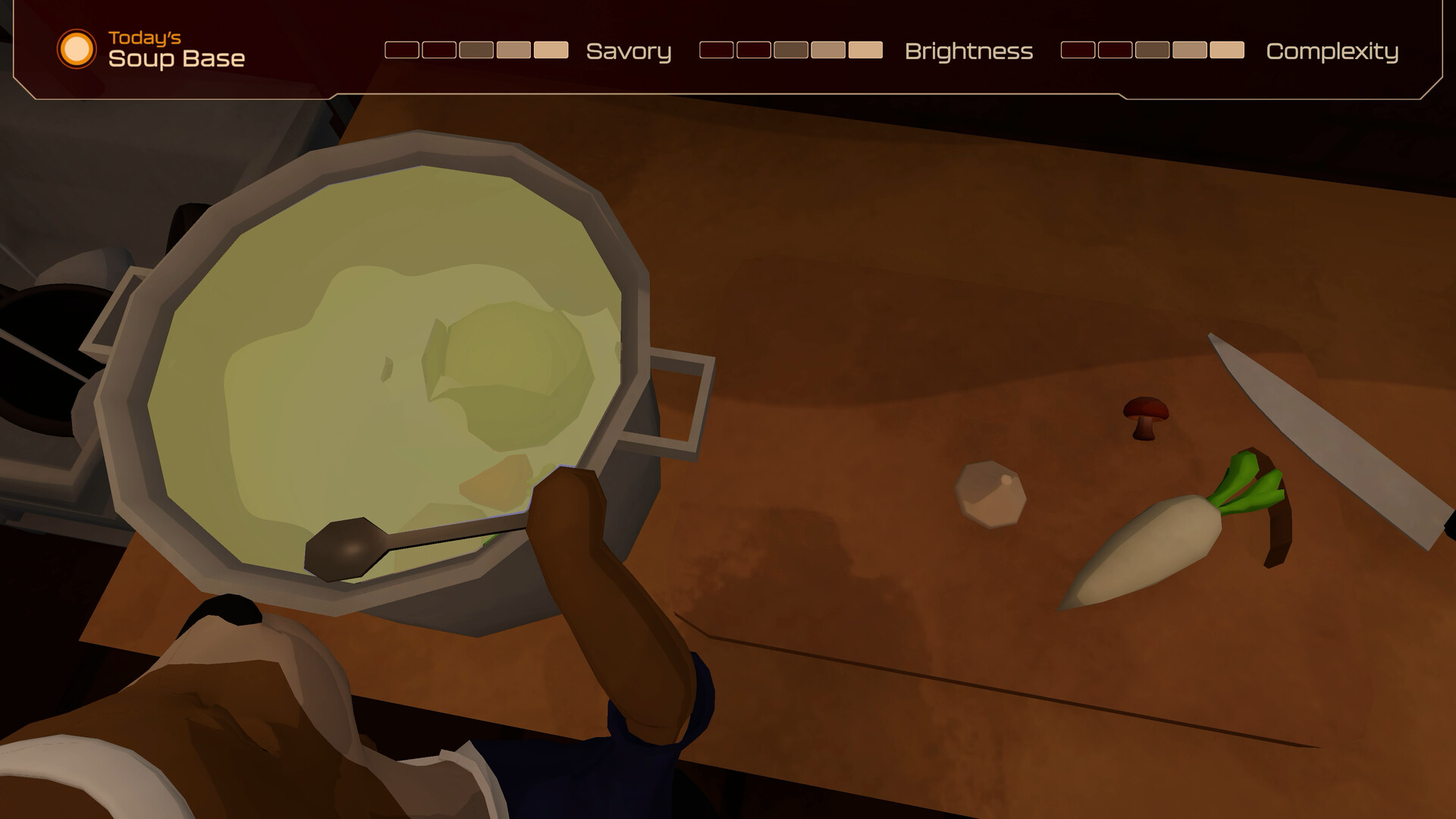This screenshot has height=819, width=1456.
Task: Click the Today's Soup Base sun icon
Action: [76, 50]
